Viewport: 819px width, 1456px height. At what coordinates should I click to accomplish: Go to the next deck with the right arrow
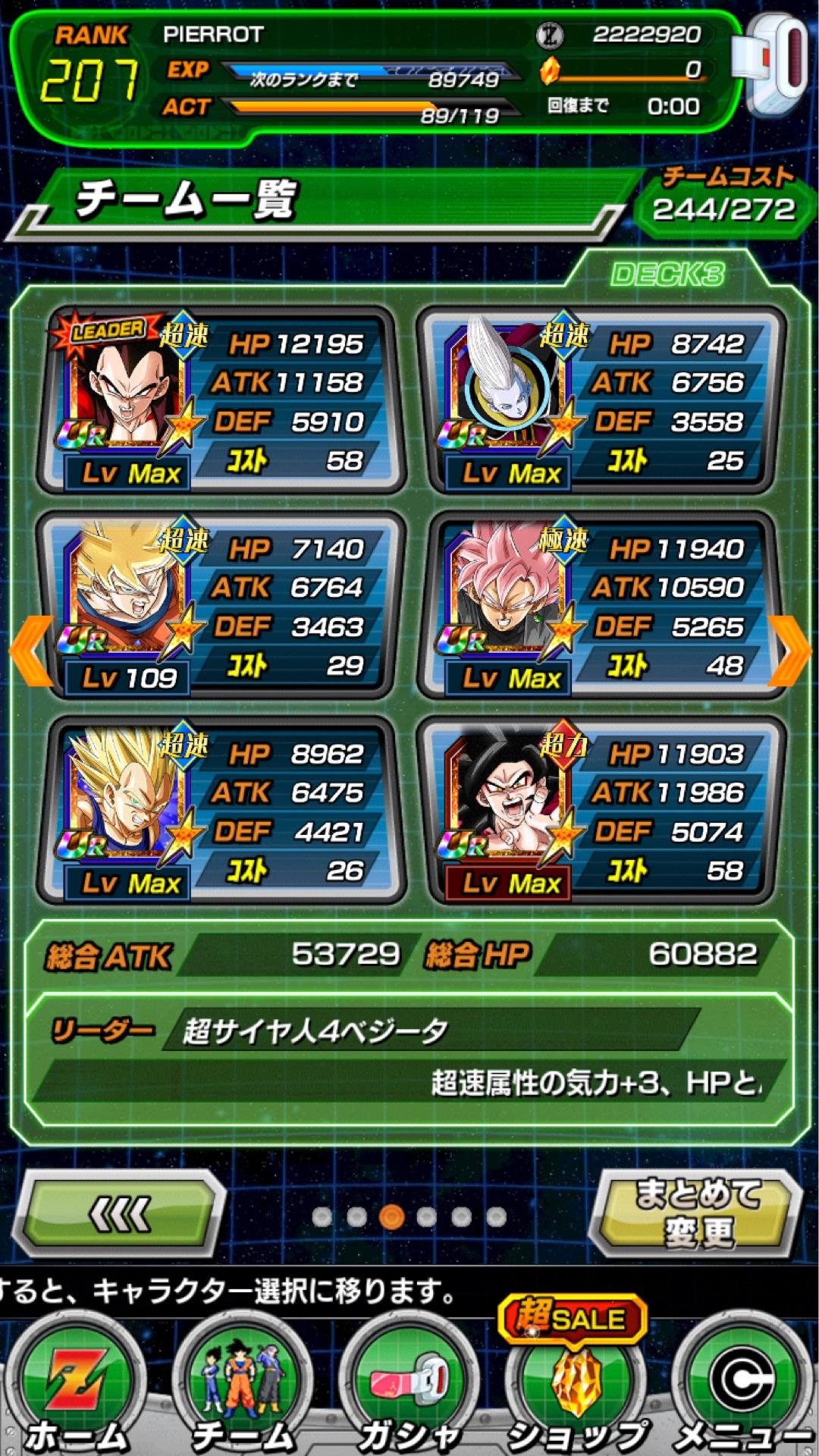(x=789, y=651)
